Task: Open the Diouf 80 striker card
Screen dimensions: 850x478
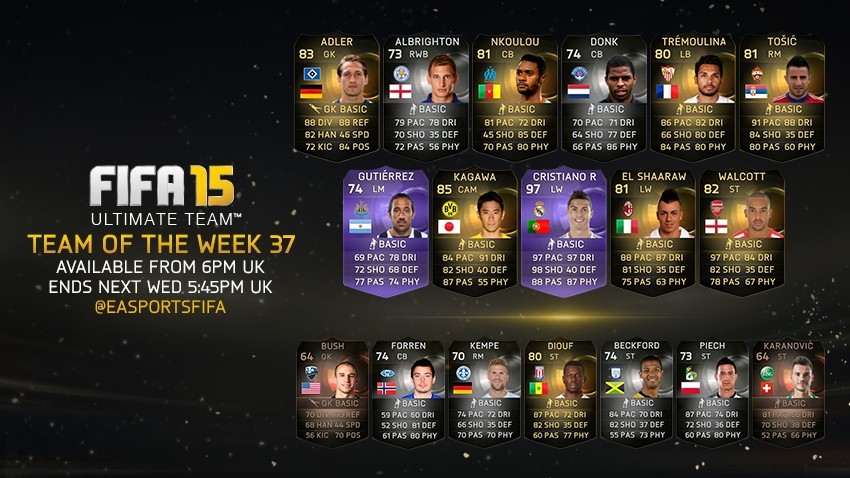Action: coord(560,392)
